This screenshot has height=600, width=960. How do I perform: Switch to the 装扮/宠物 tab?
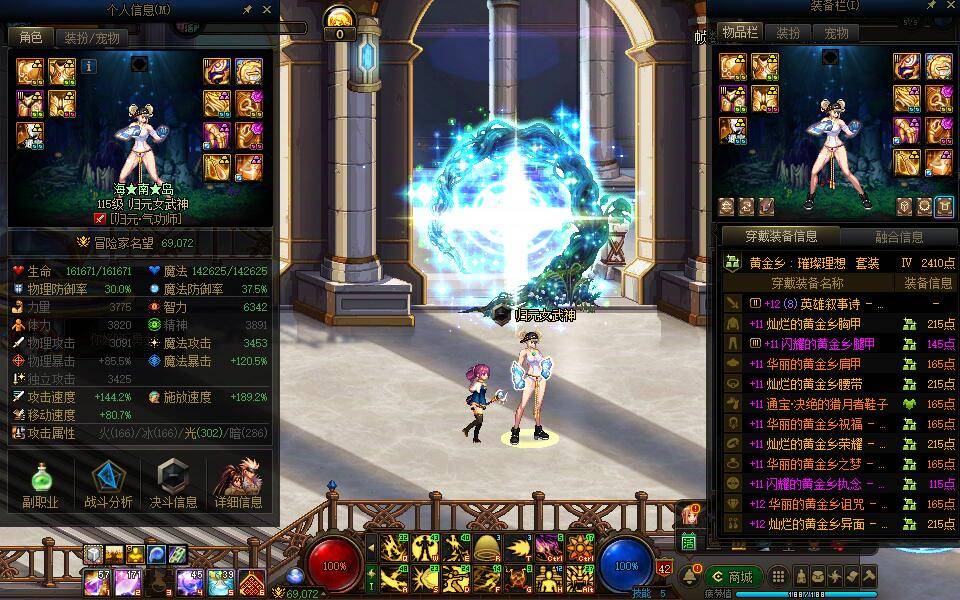pyautogui.click(x=91, y=38)
